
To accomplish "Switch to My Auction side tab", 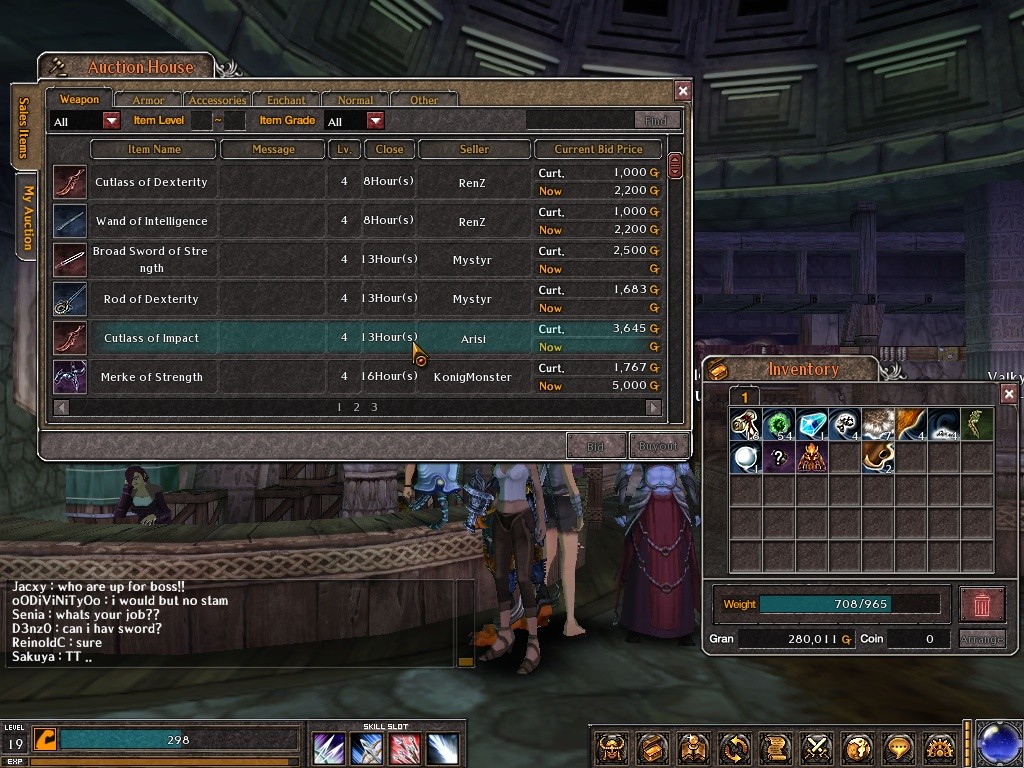I will (27, 217).
